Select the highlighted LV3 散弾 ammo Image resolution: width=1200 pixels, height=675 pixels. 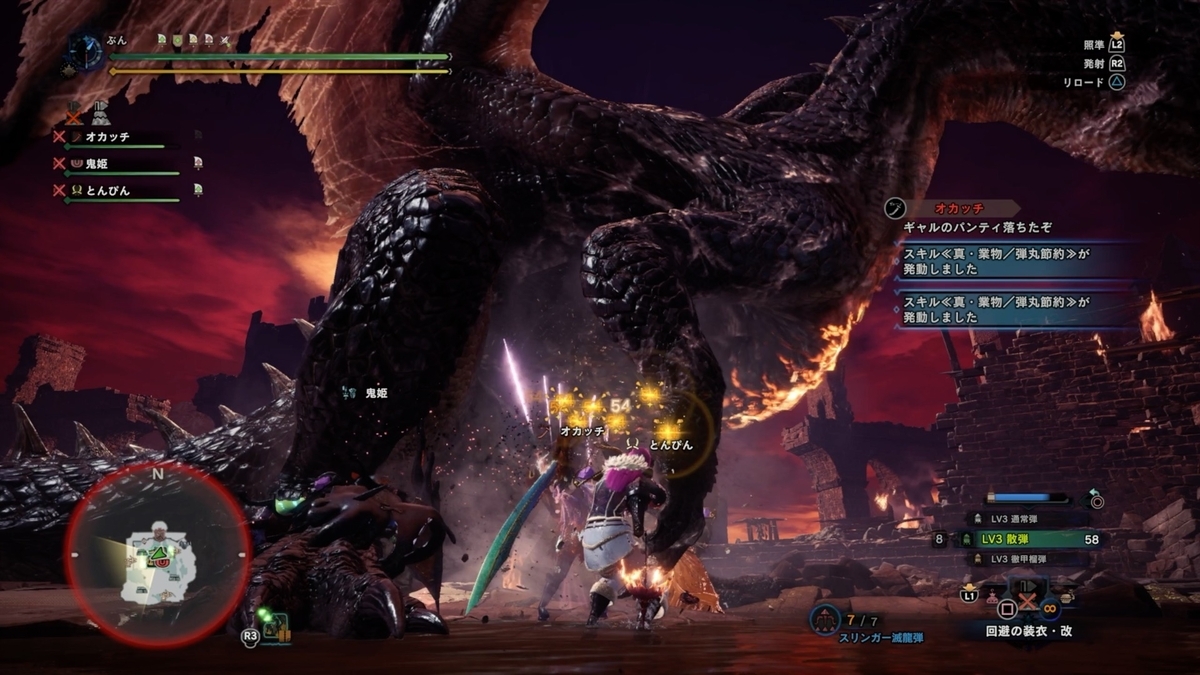pos(1020,539)
